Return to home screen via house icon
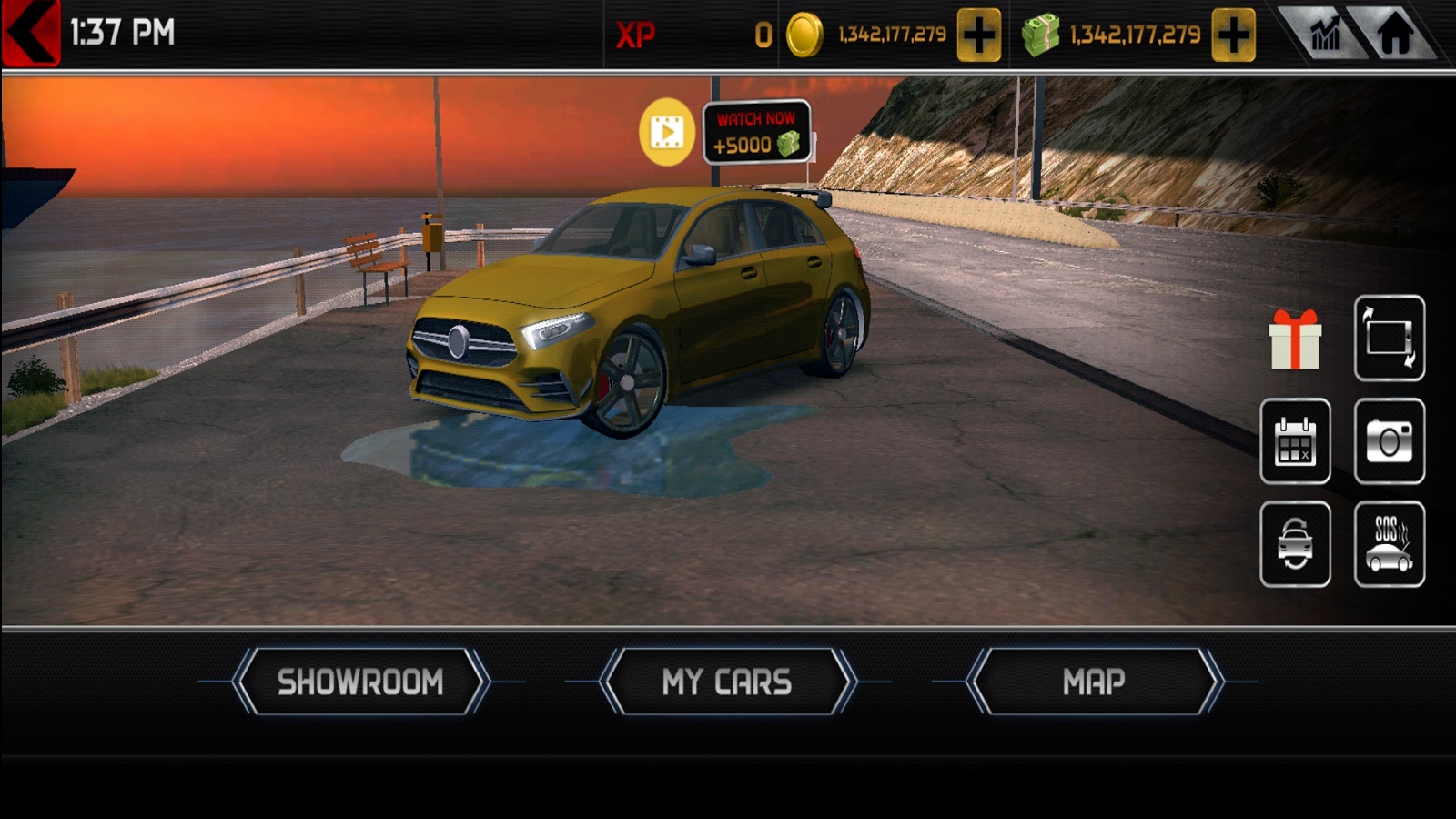The image size is (1456, 819). (1394, 35)
